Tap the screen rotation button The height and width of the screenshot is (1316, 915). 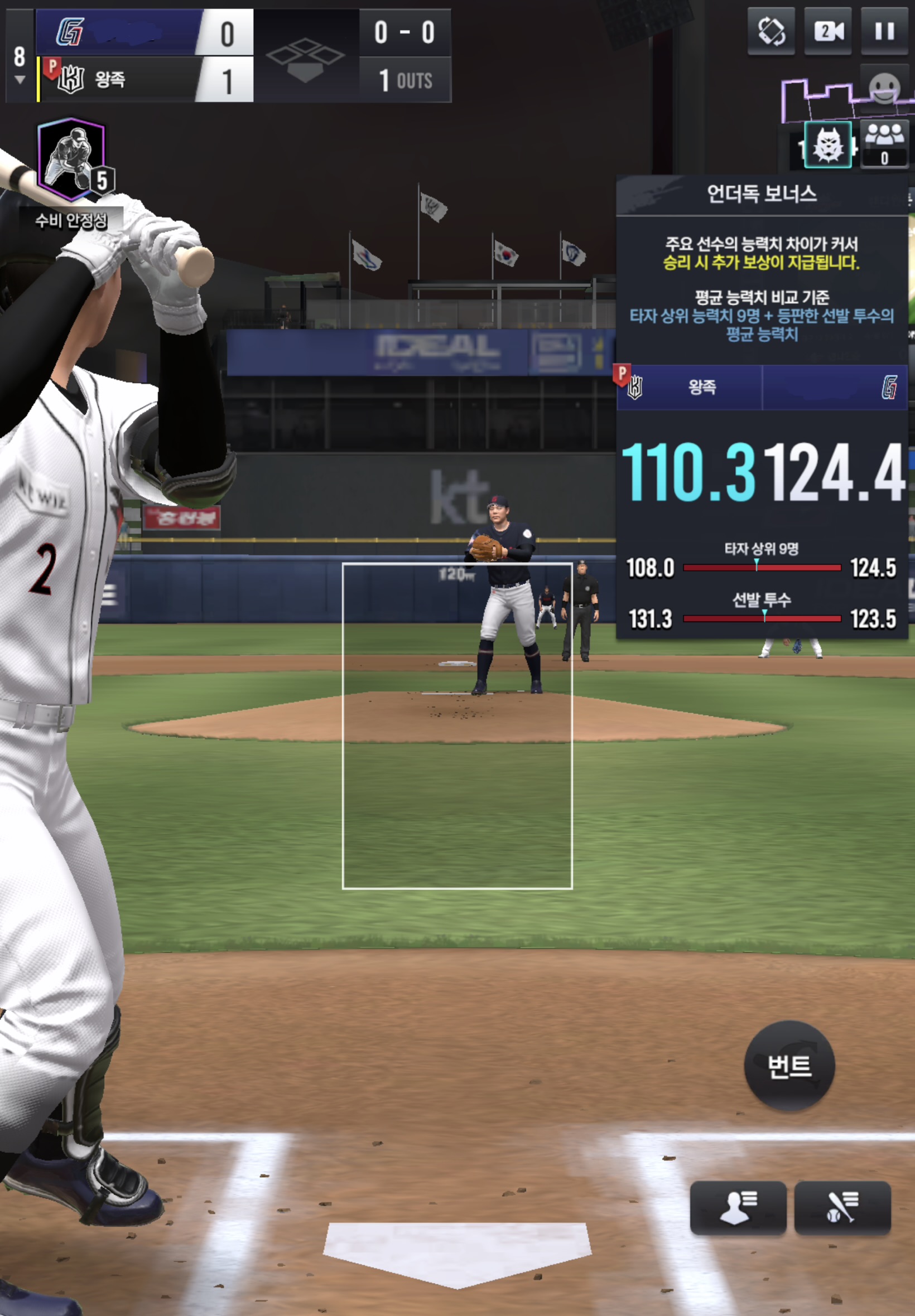771,32
